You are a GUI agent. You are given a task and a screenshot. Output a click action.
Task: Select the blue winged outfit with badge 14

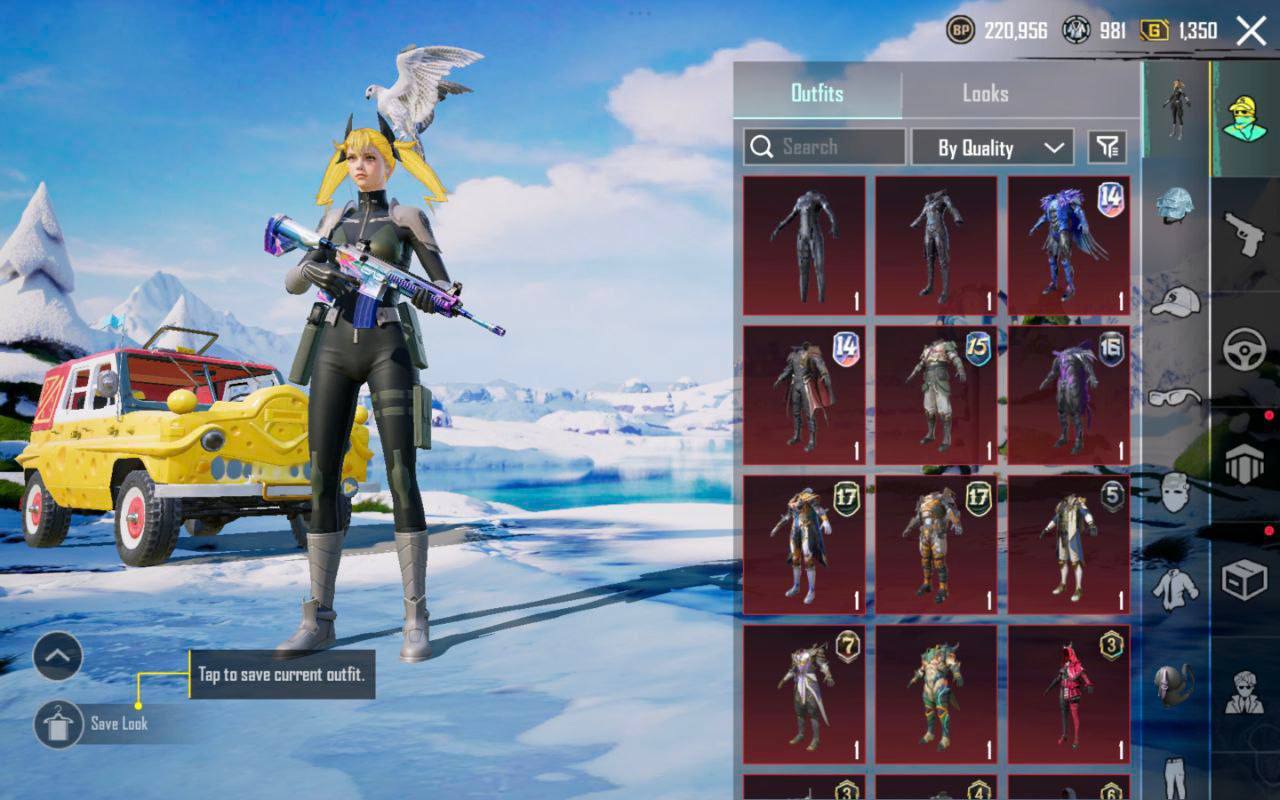point(1068,246)
